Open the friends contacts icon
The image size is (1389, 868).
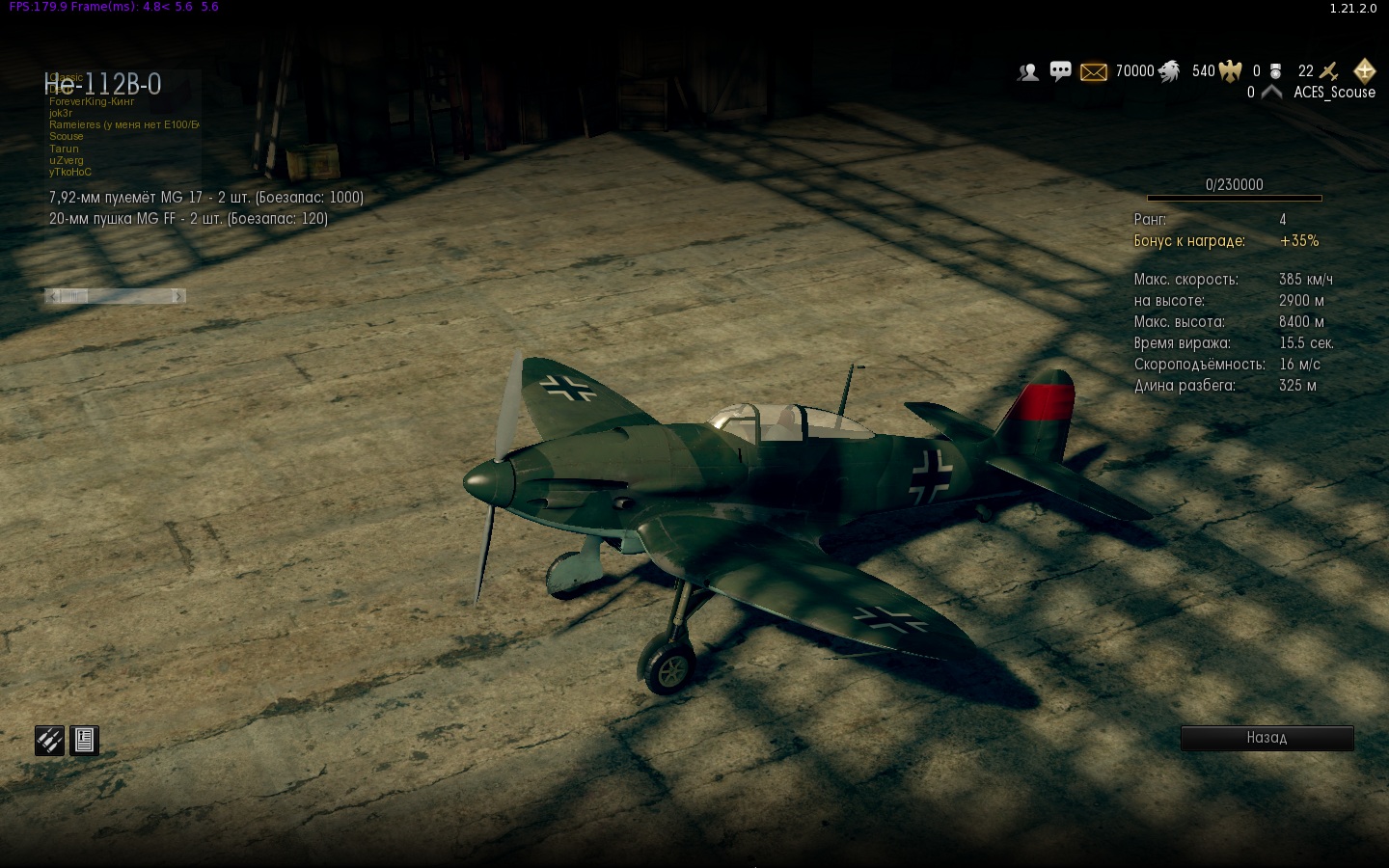(1028, 71)
